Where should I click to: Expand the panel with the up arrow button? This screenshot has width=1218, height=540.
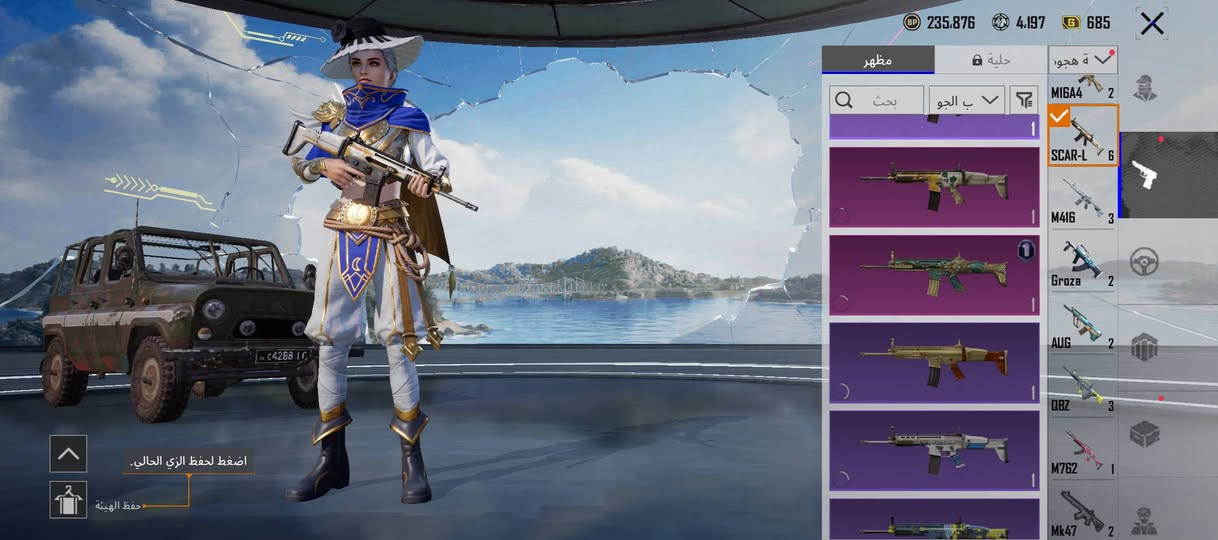click(68, 454)
